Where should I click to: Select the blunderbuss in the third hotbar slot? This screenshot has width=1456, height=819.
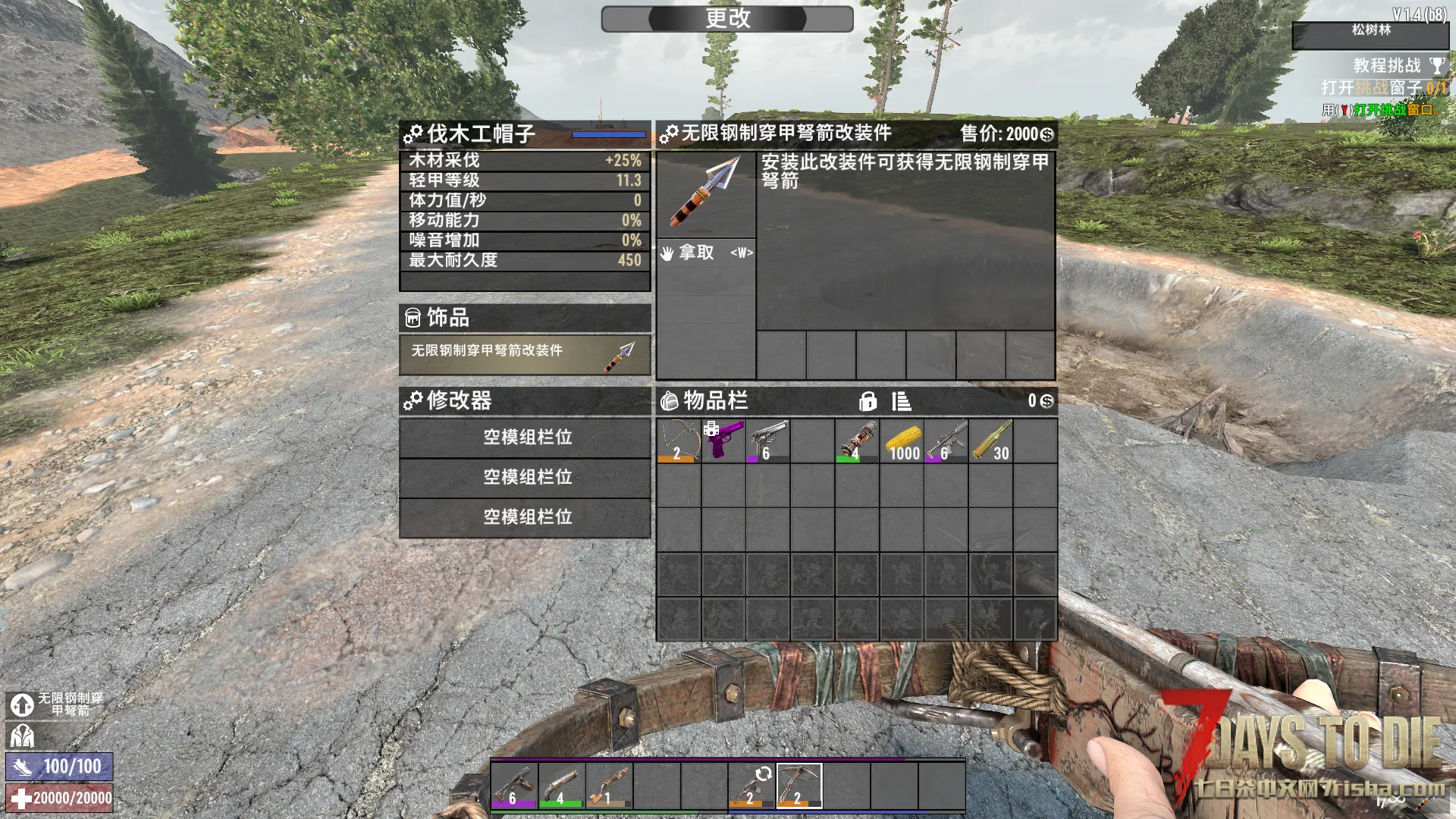pyautogui.click(x=609, y=785)
